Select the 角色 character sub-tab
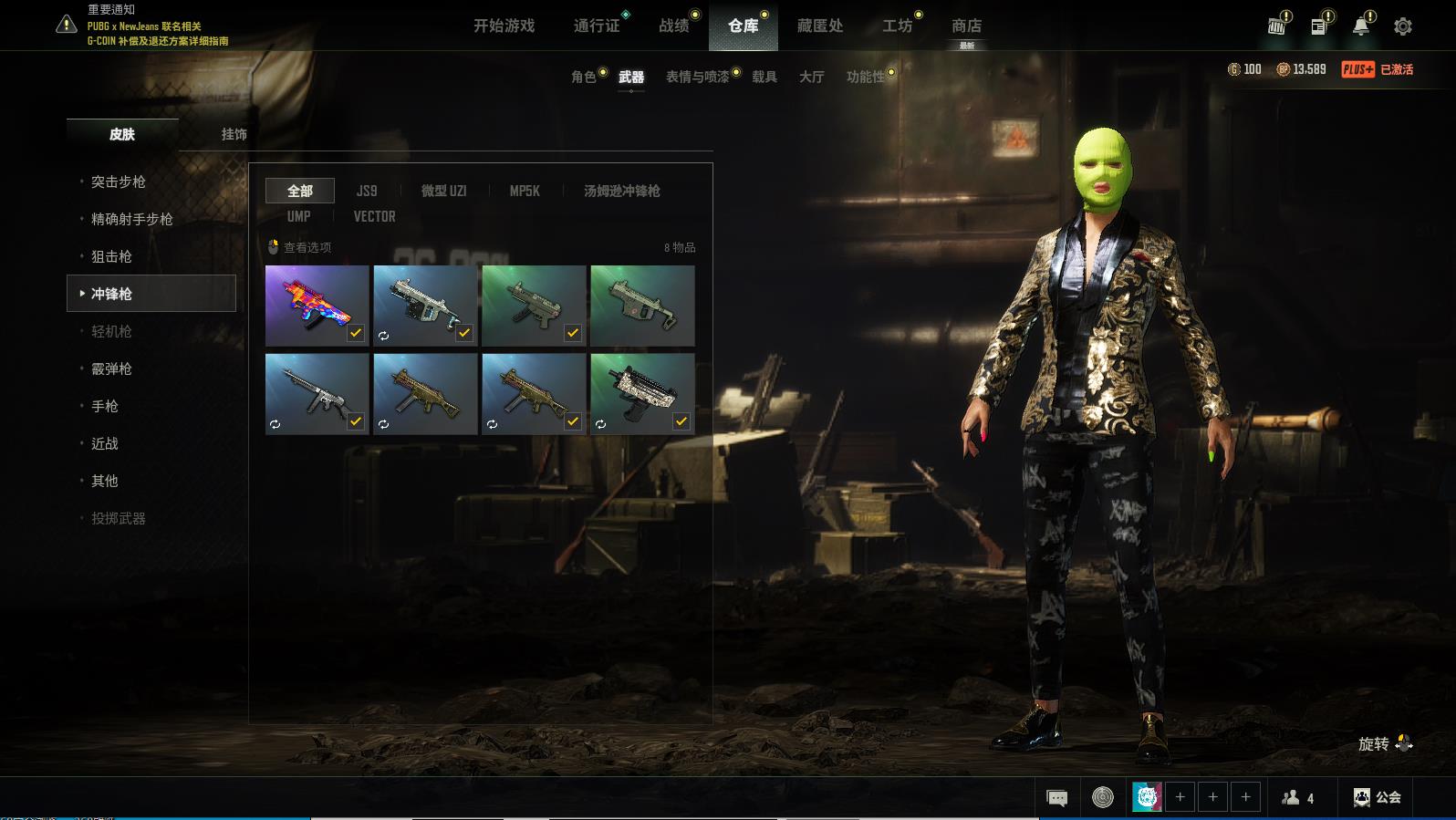The image size is (1456, 820). tap(584, 77)
